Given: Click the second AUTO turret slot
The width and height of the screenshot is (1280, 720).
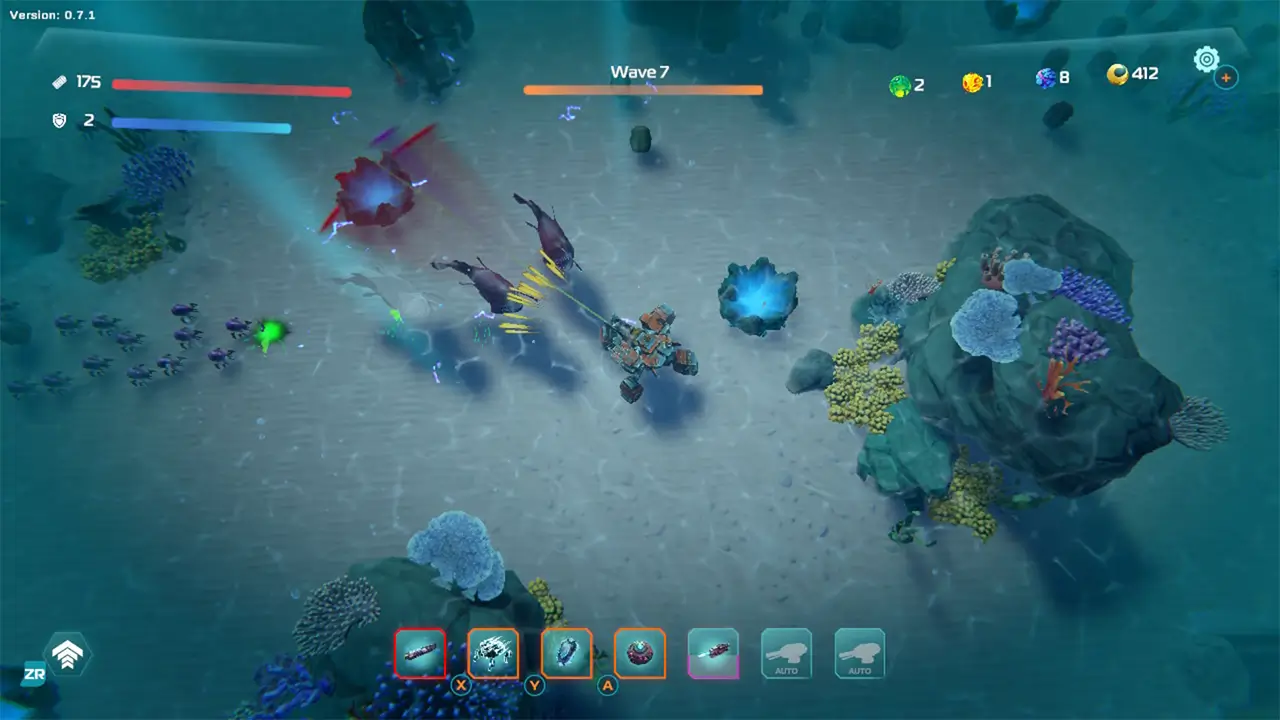Looking at the screenshot, I should (x=859, y=653).
